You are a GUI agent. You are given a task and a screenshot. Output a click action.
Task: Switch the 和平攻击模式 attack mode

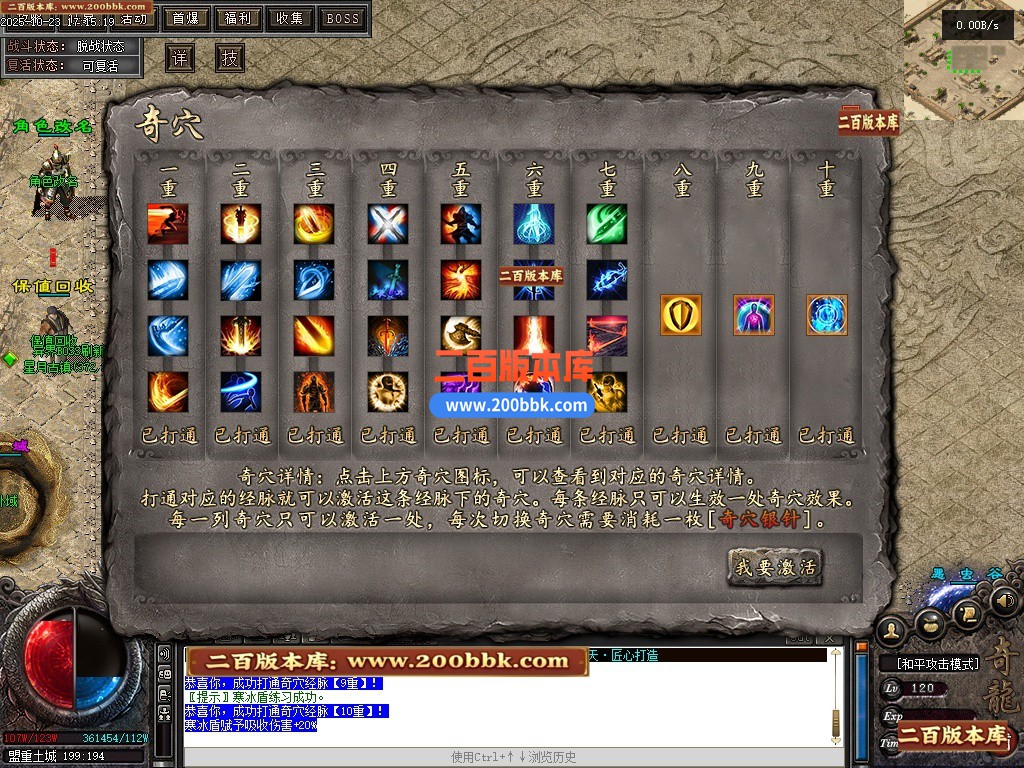930,663
